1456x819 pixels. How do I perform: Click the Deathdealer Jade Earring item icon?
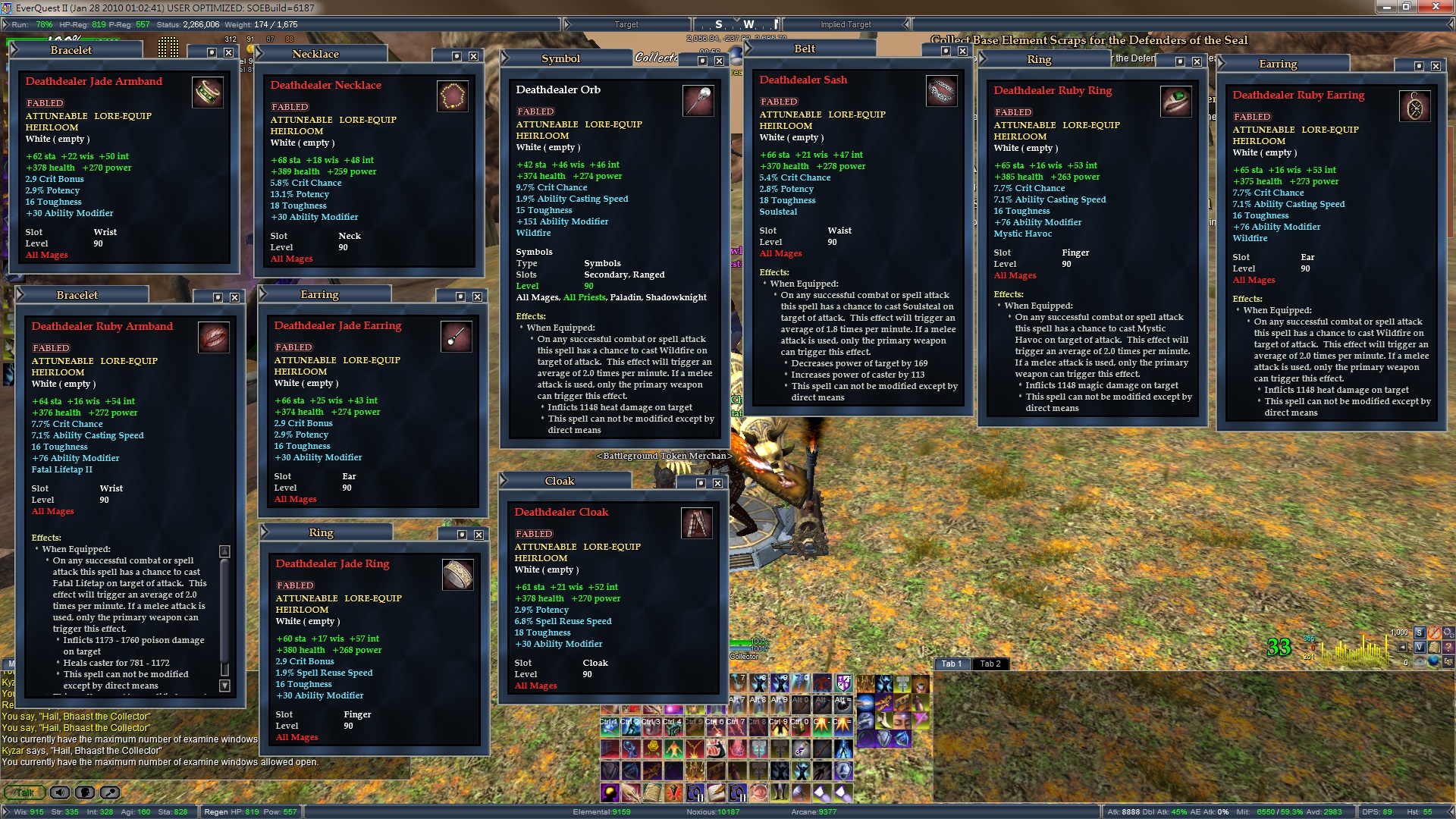point(456,337)
